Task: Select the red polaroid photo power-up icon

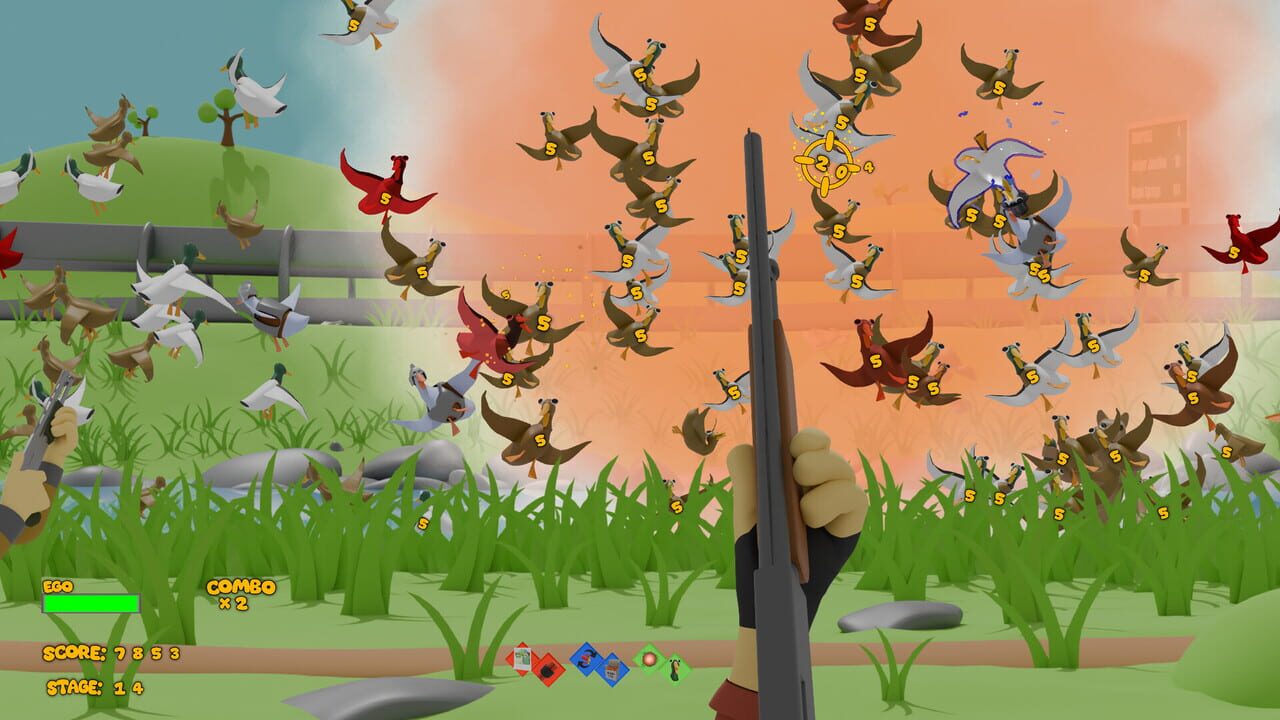Action: [522, 659]
